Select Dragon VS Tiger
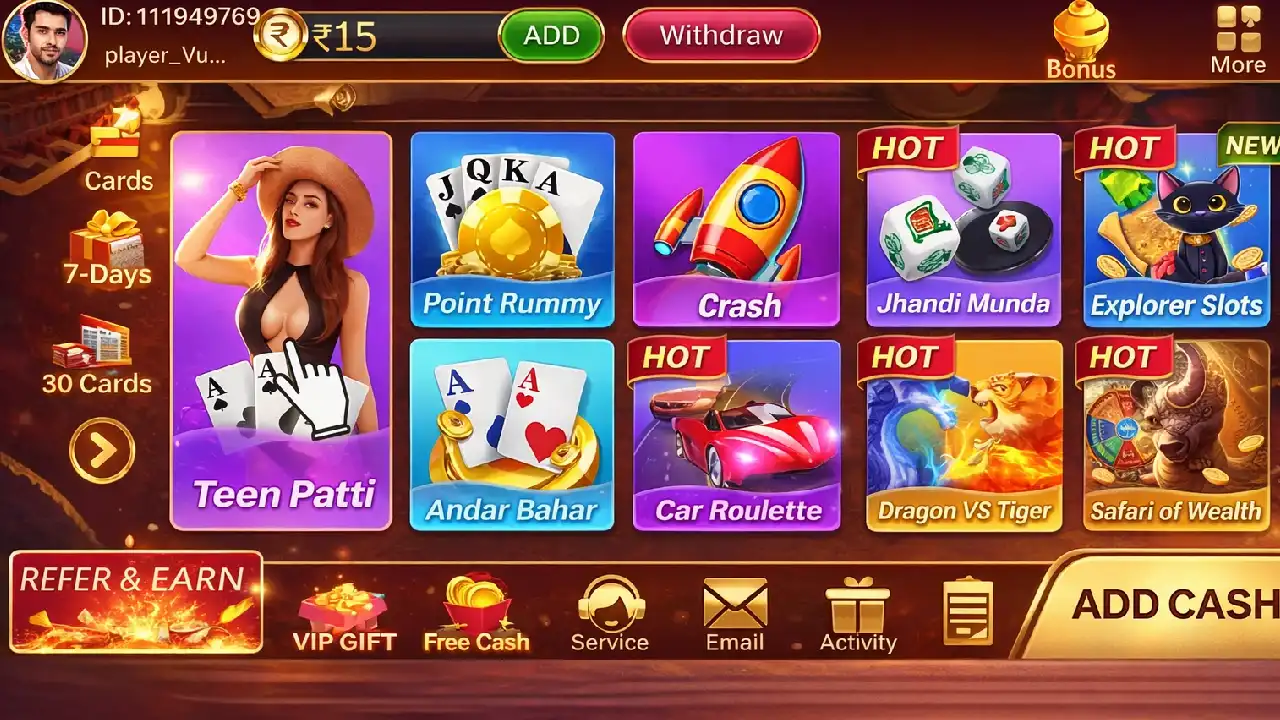Image resolution: width=1280 pixels, height=720 pixels. click(963, 434)
